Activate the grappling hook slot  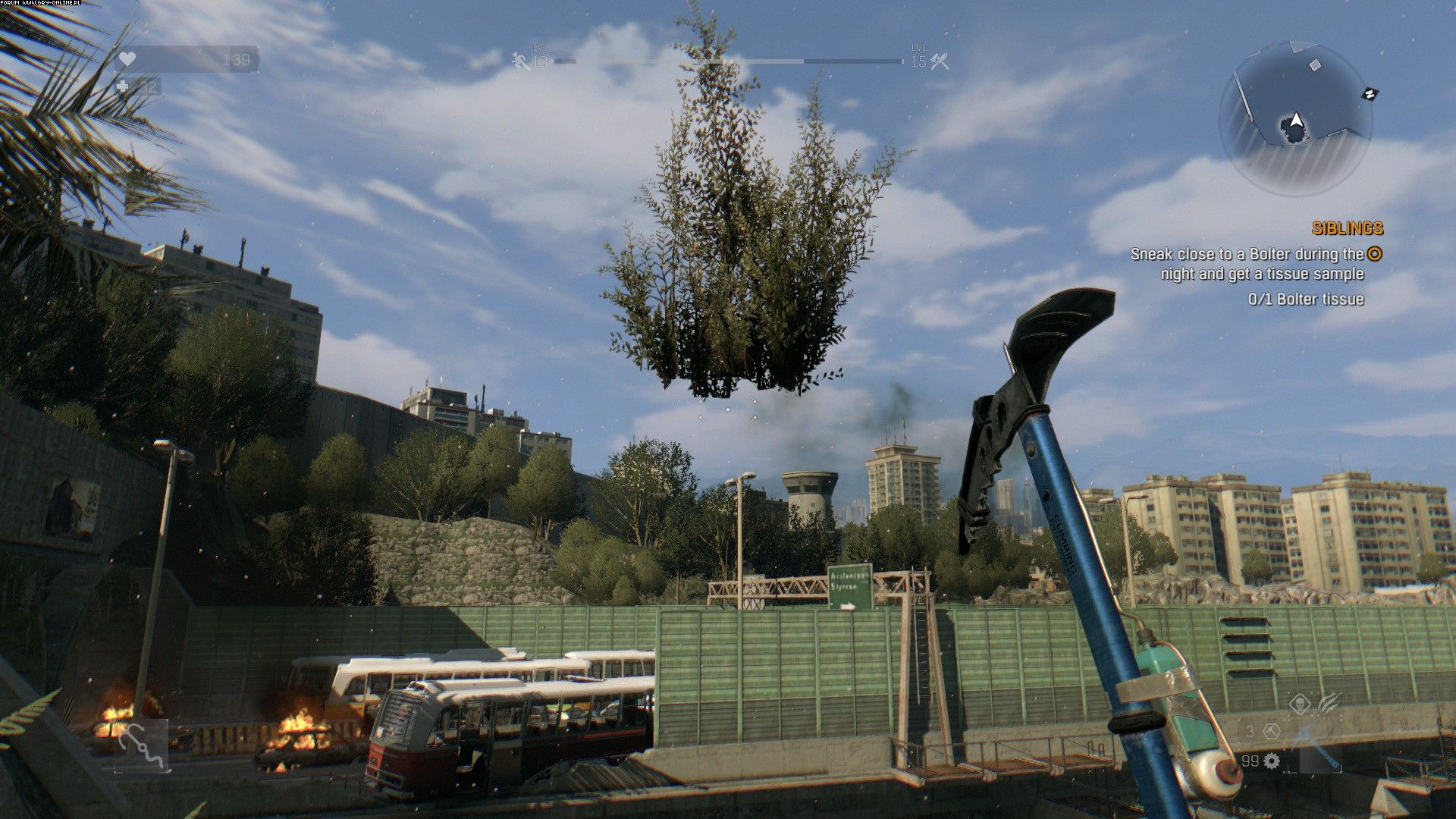coord(142,746)
